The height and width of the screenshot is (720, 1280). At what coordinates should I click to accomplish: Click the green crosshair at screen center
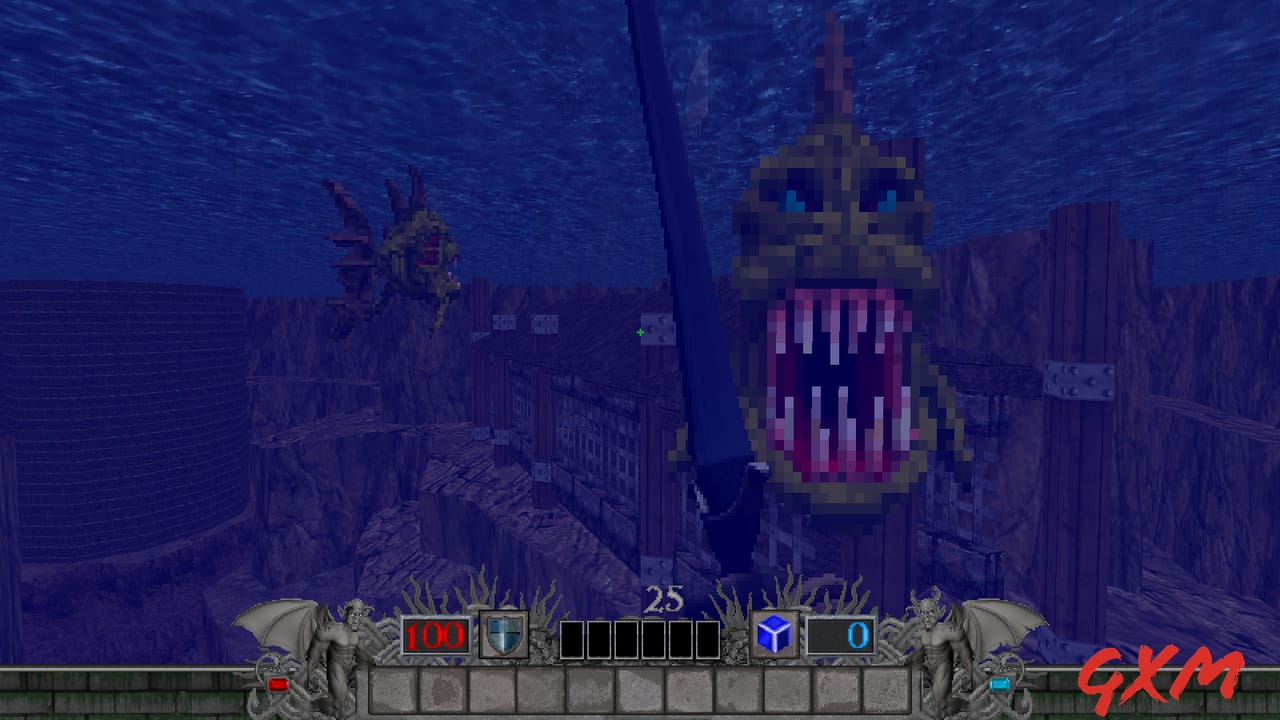pos(639,330)
